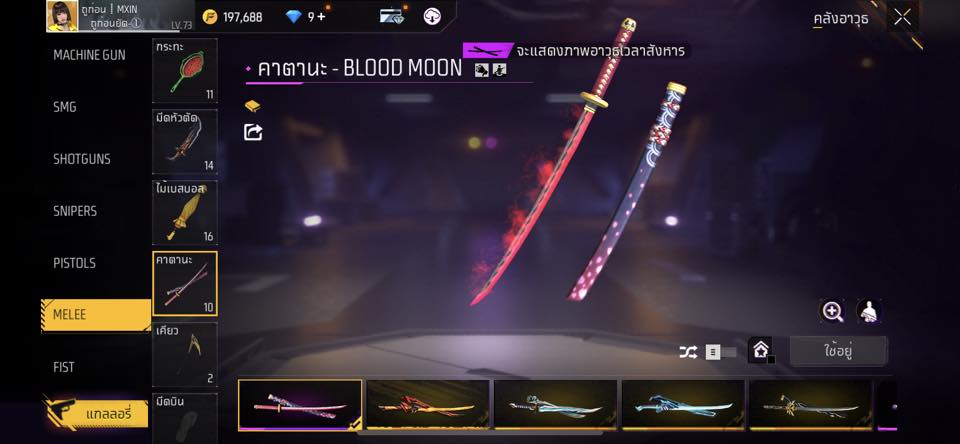Click the in-use equip button
Image resolution: width=960 pixels, height=444 pixels.
point(837,351)
